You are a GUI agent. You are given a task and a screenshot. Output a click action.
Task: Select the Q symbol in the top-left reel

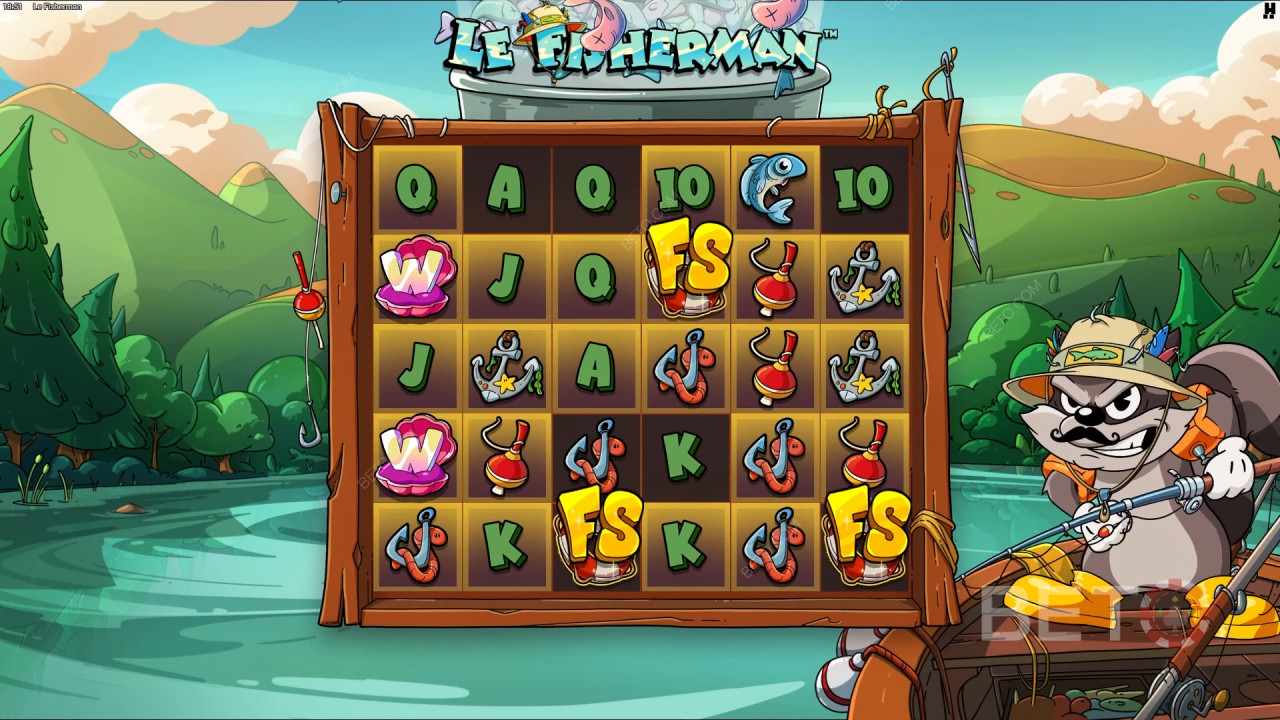pyautogui.click(x=415, y=185)
